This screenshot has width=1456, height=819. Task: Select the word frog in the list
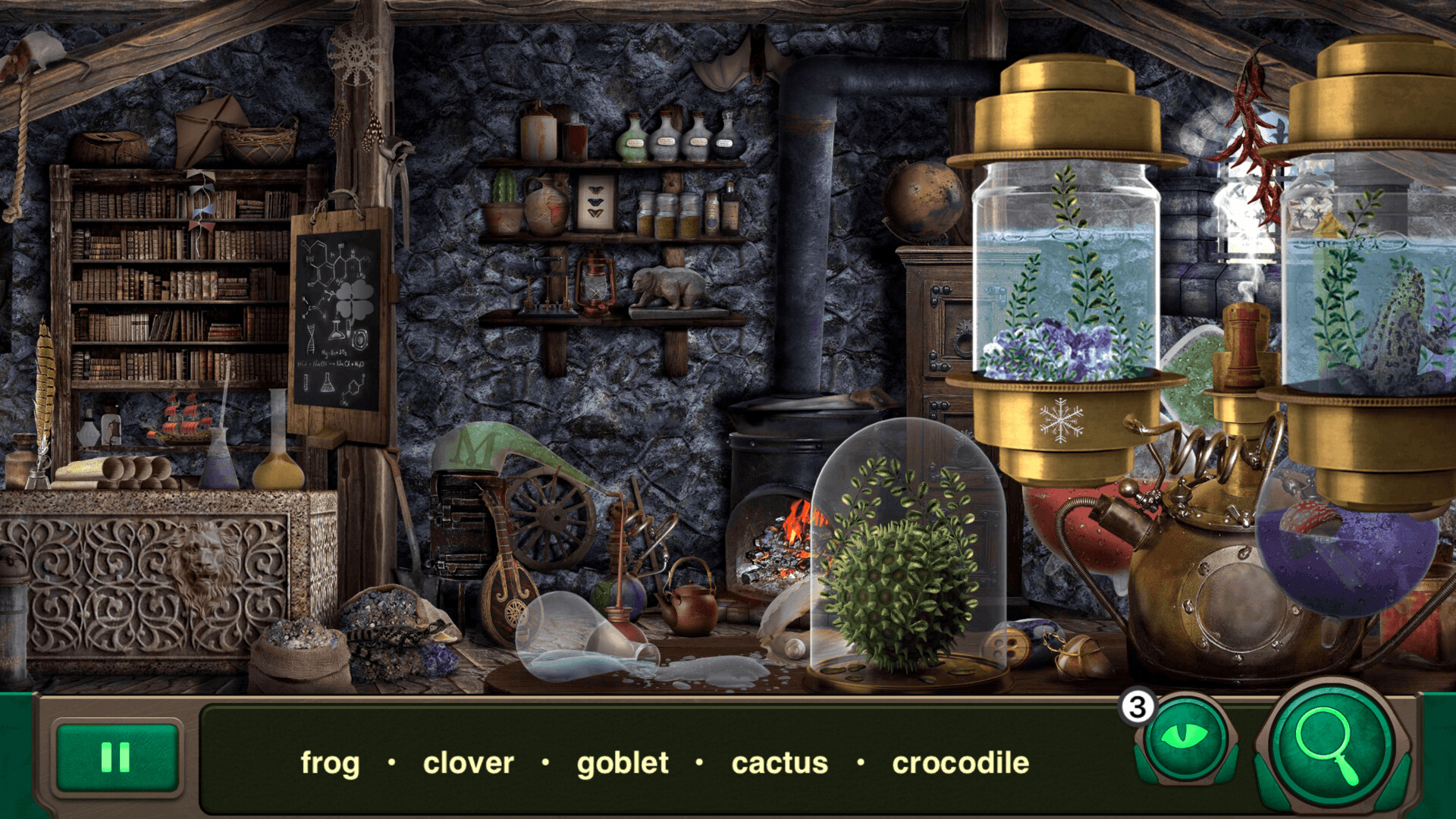pos(330,764)
